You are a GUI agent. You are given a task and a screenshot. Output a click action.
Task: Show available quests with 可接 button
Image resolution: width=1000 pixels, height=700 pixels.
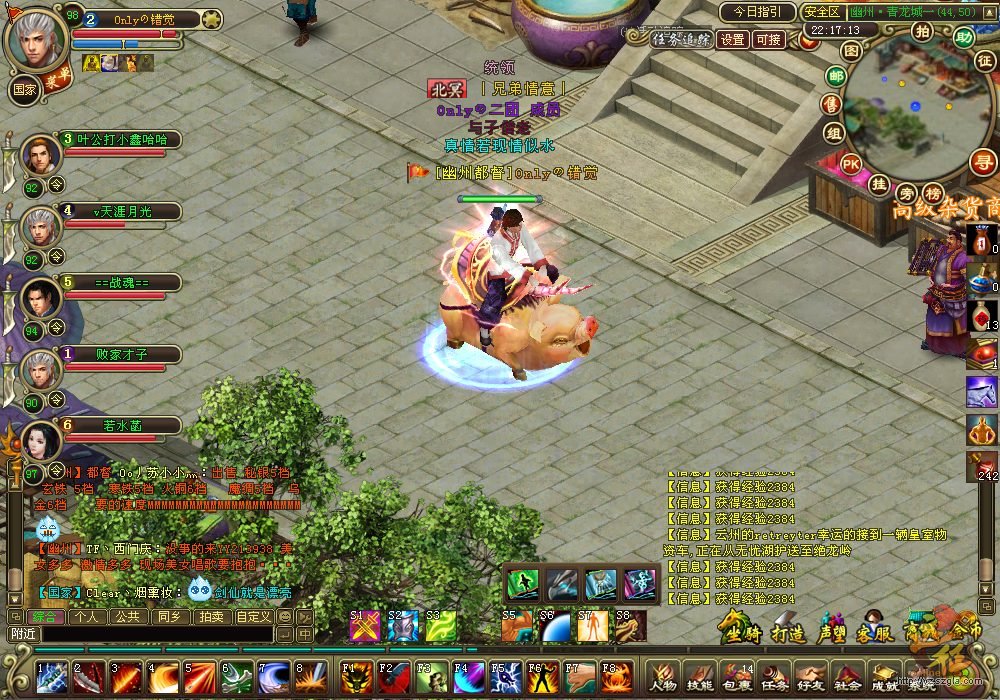click(769, 40)
